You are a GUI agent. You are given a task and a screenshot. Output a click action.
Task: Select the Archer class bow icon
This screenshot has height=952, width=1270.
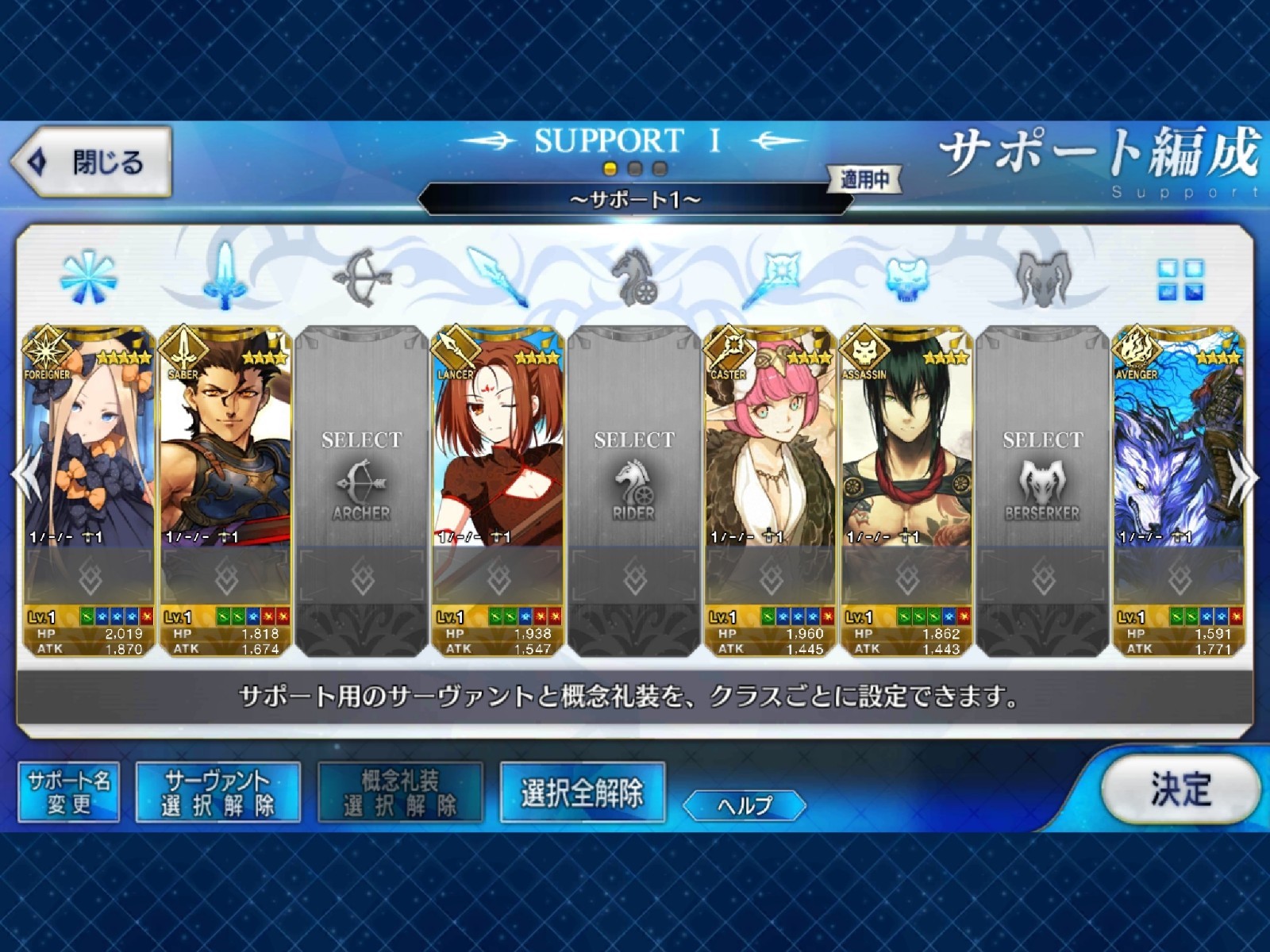pyautogui.click(x=361, y=276)
